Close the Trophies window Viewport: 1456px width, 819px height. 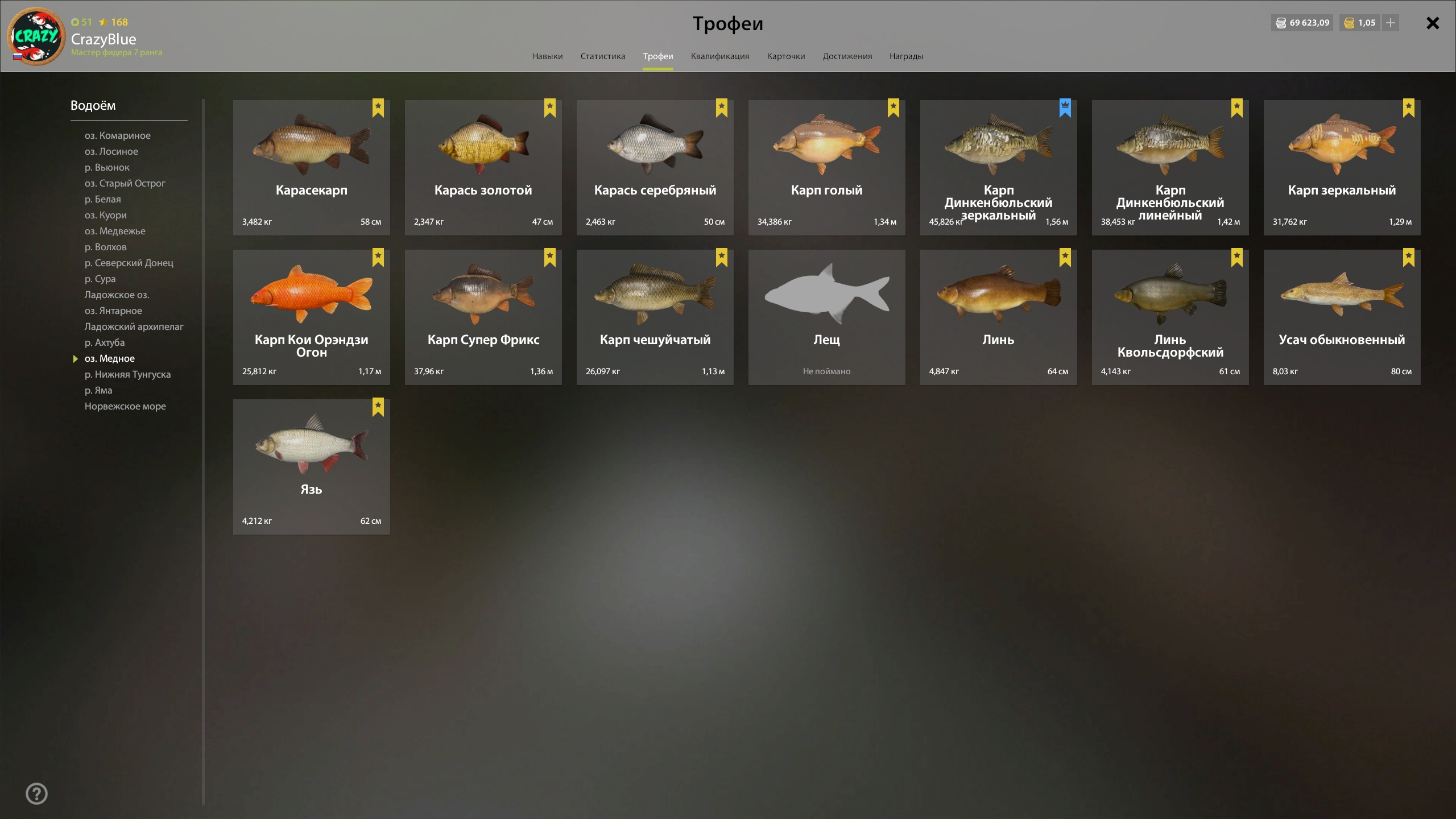pyautogui.click(x=1432, y=23)
